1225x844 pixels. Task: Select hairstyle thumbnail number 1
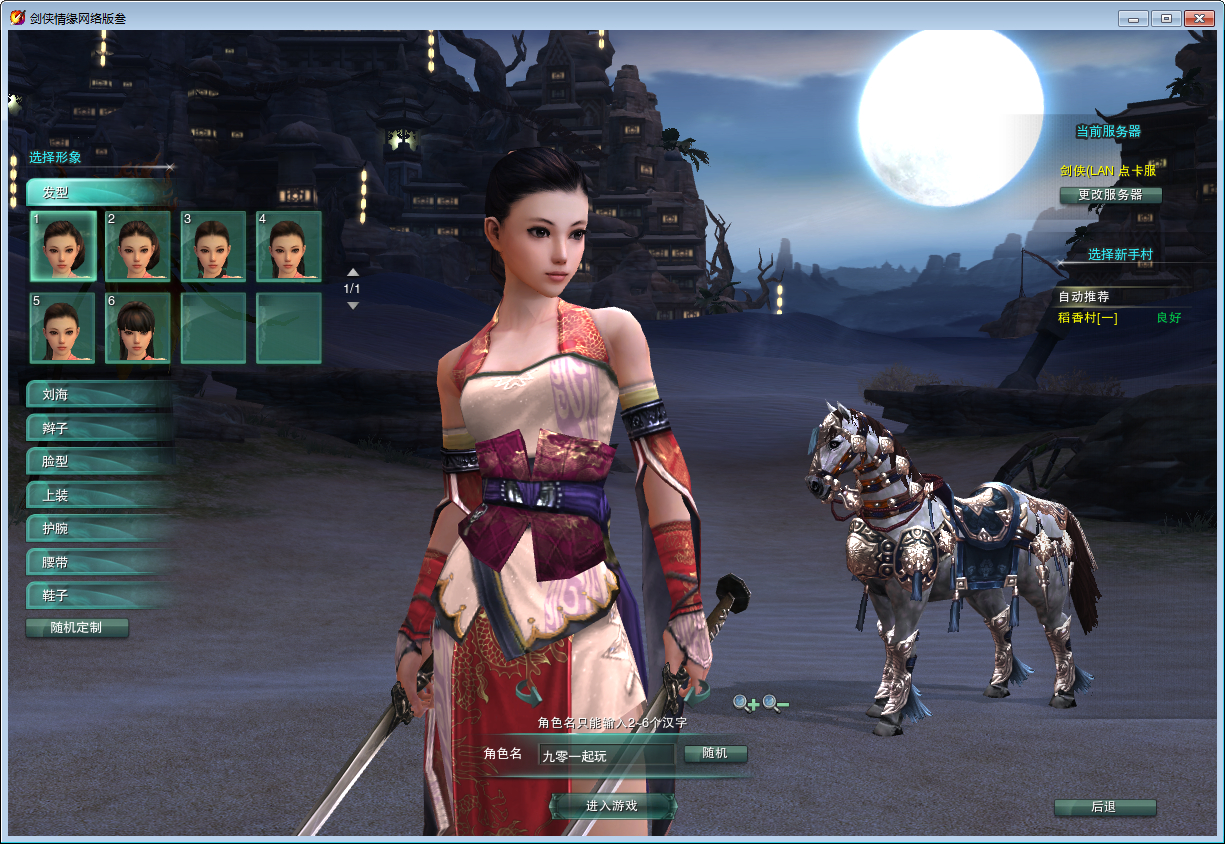point(63,246)
